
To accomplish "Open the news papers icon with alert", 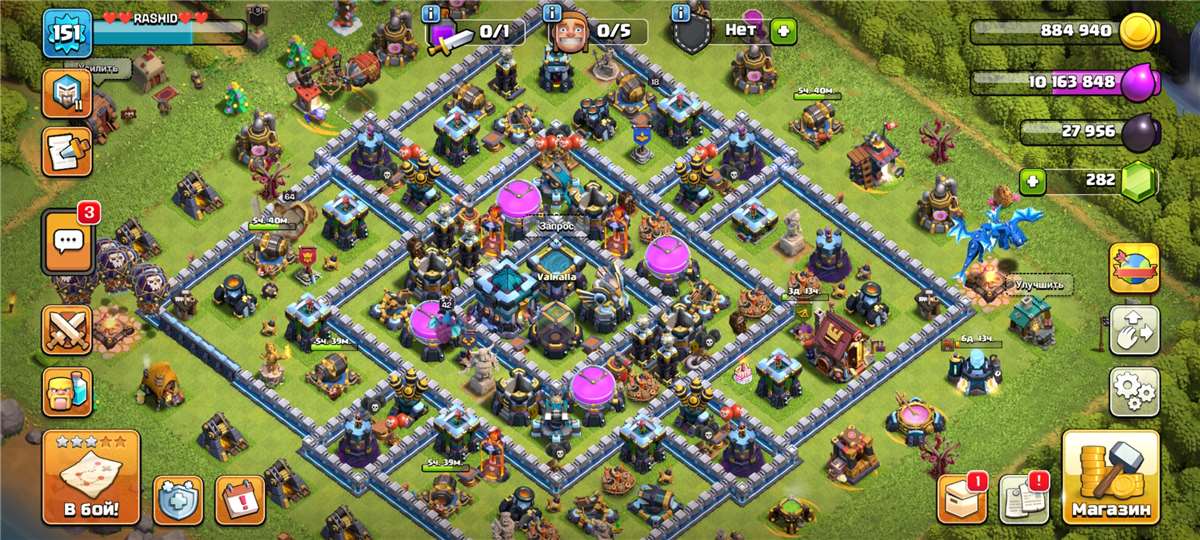I will tap(1022, 499).
